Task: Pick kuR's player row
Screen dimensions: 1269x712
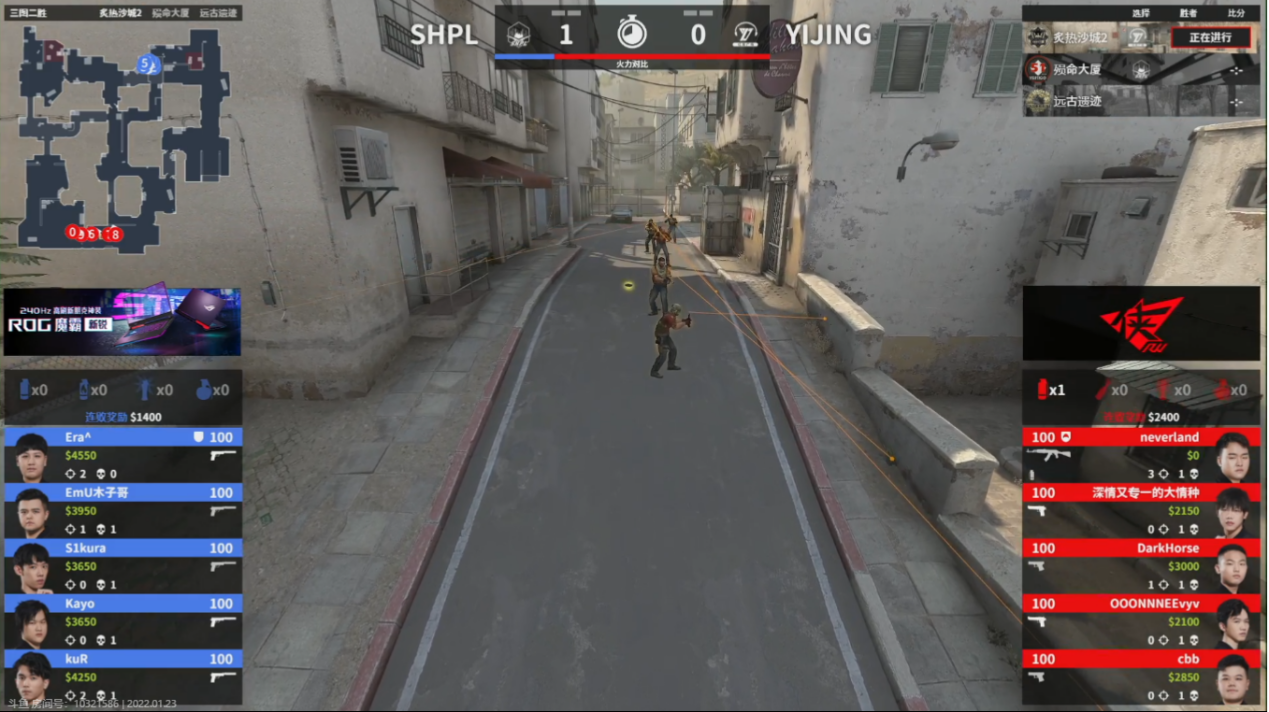Action: click(x=122, y=678)
